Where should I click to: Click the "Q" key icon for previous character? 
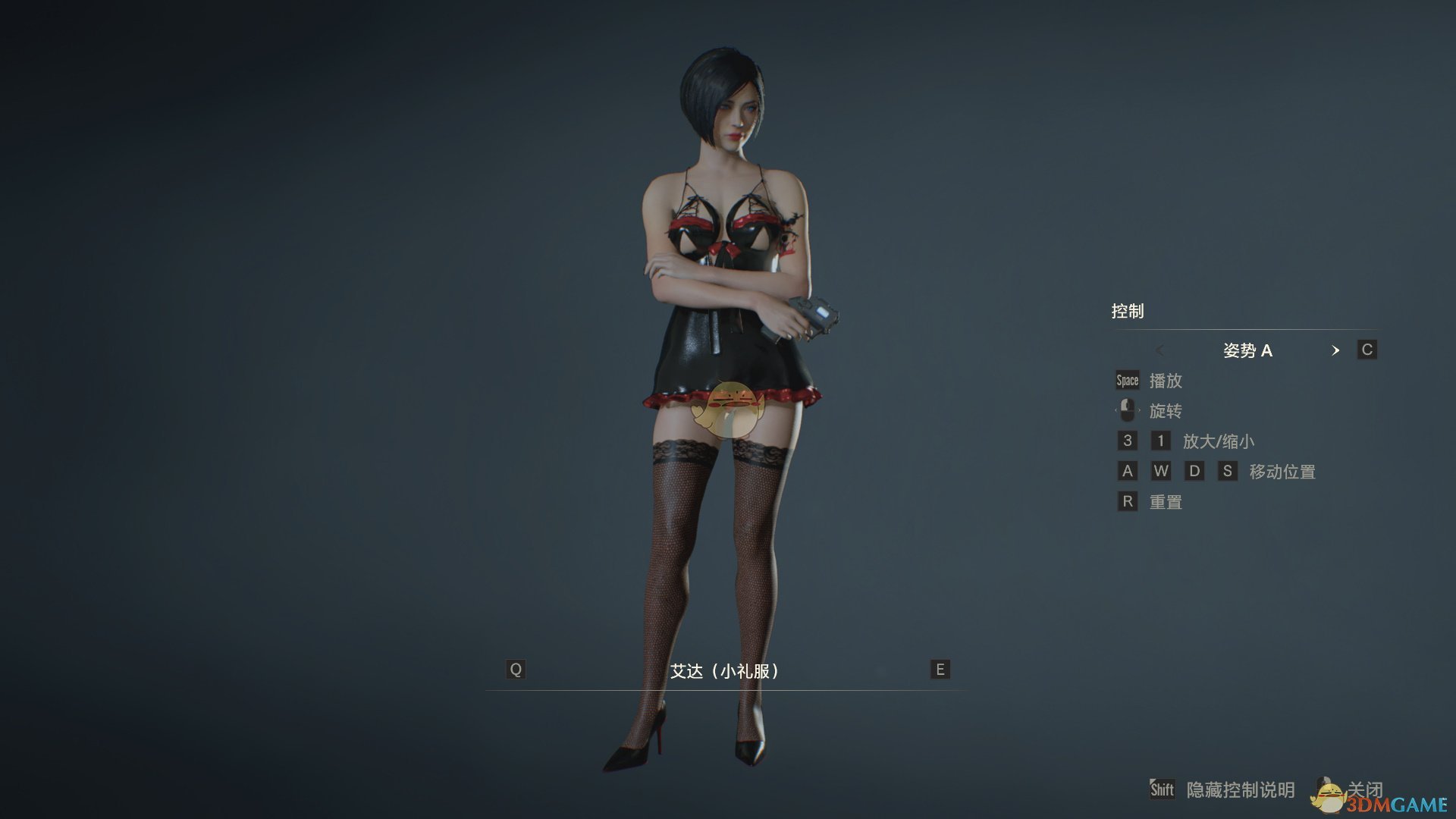tap(516, 669)
